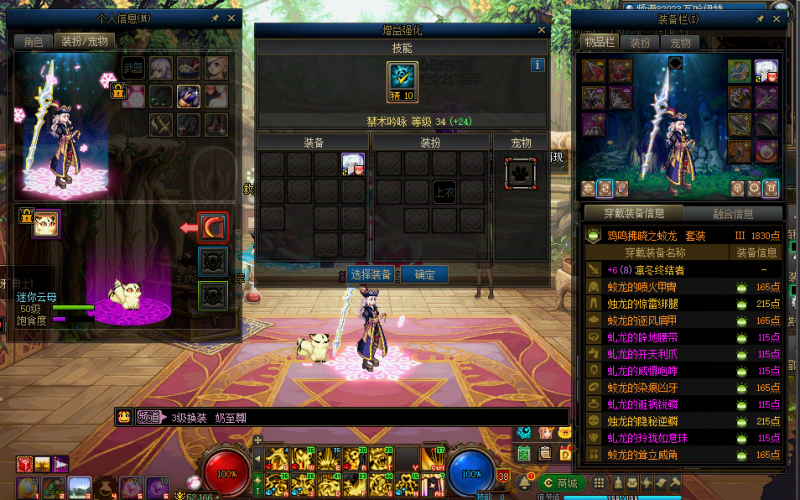This screenshot has height=500, width=800.
Task: Switch to the 融合信息 fusion info tab
Action: point(733,213)
